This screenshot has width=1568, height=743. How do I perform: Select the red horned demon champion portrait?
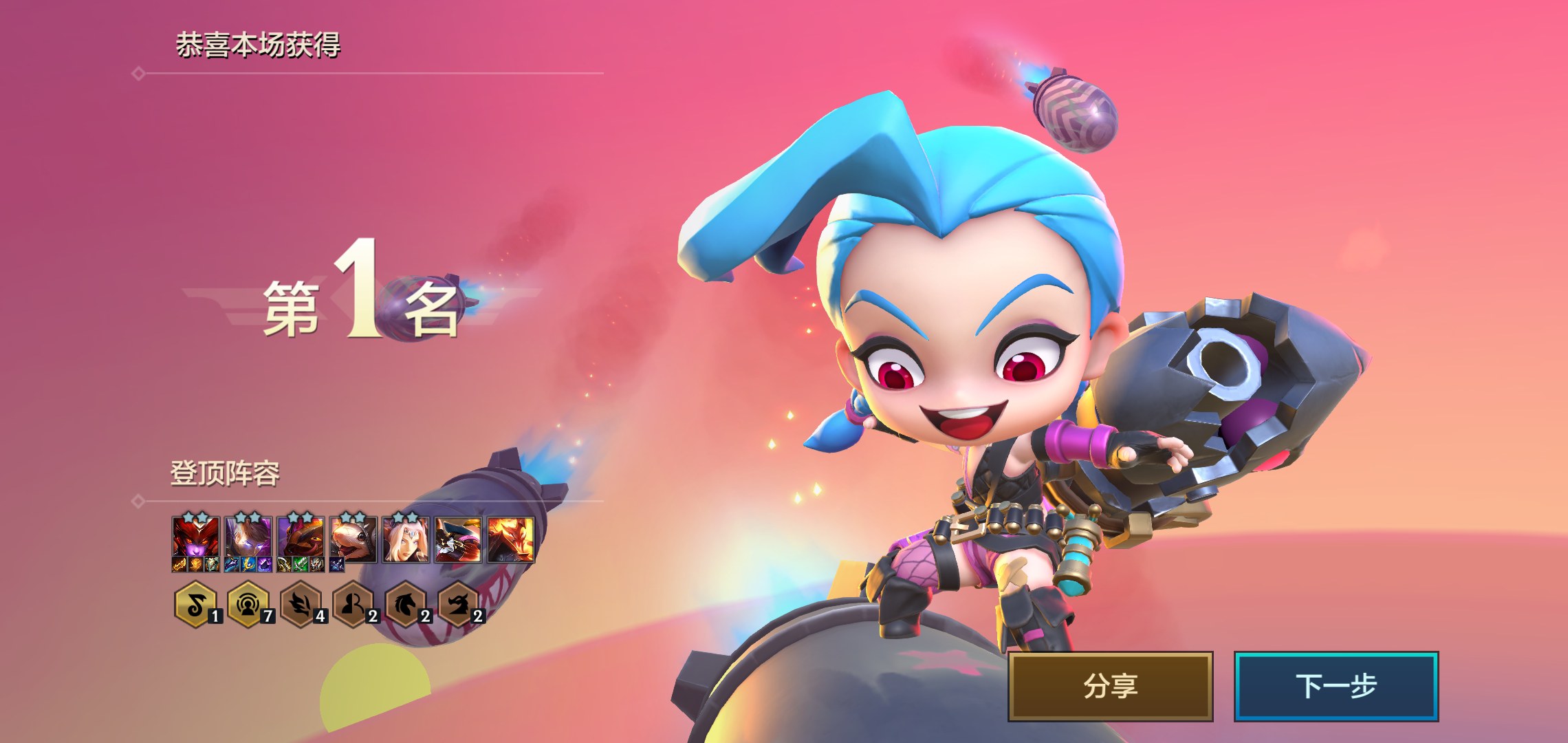(x=196, y=538)
